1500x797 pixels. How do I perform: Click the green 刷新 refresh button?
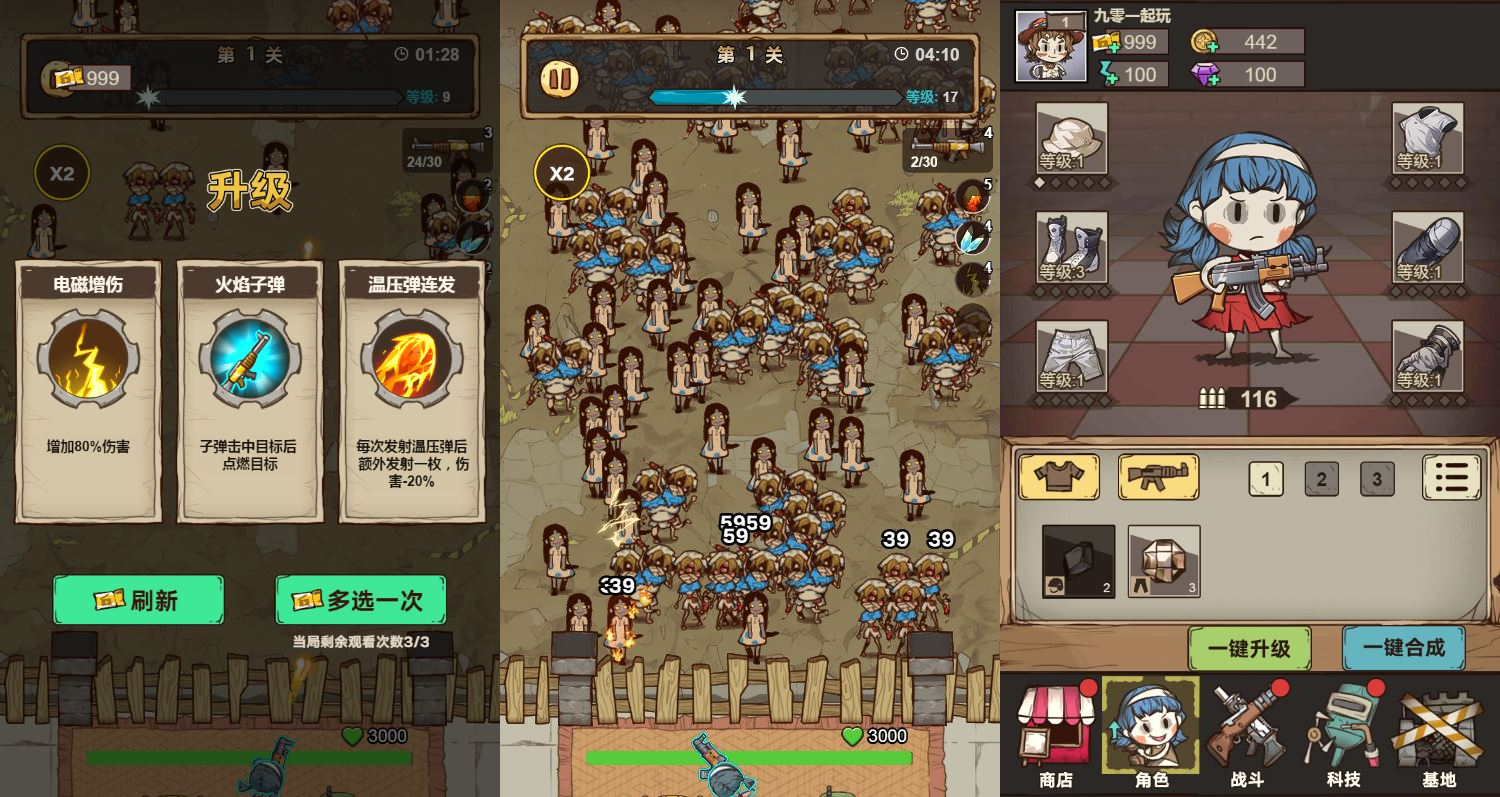[138, 600]
